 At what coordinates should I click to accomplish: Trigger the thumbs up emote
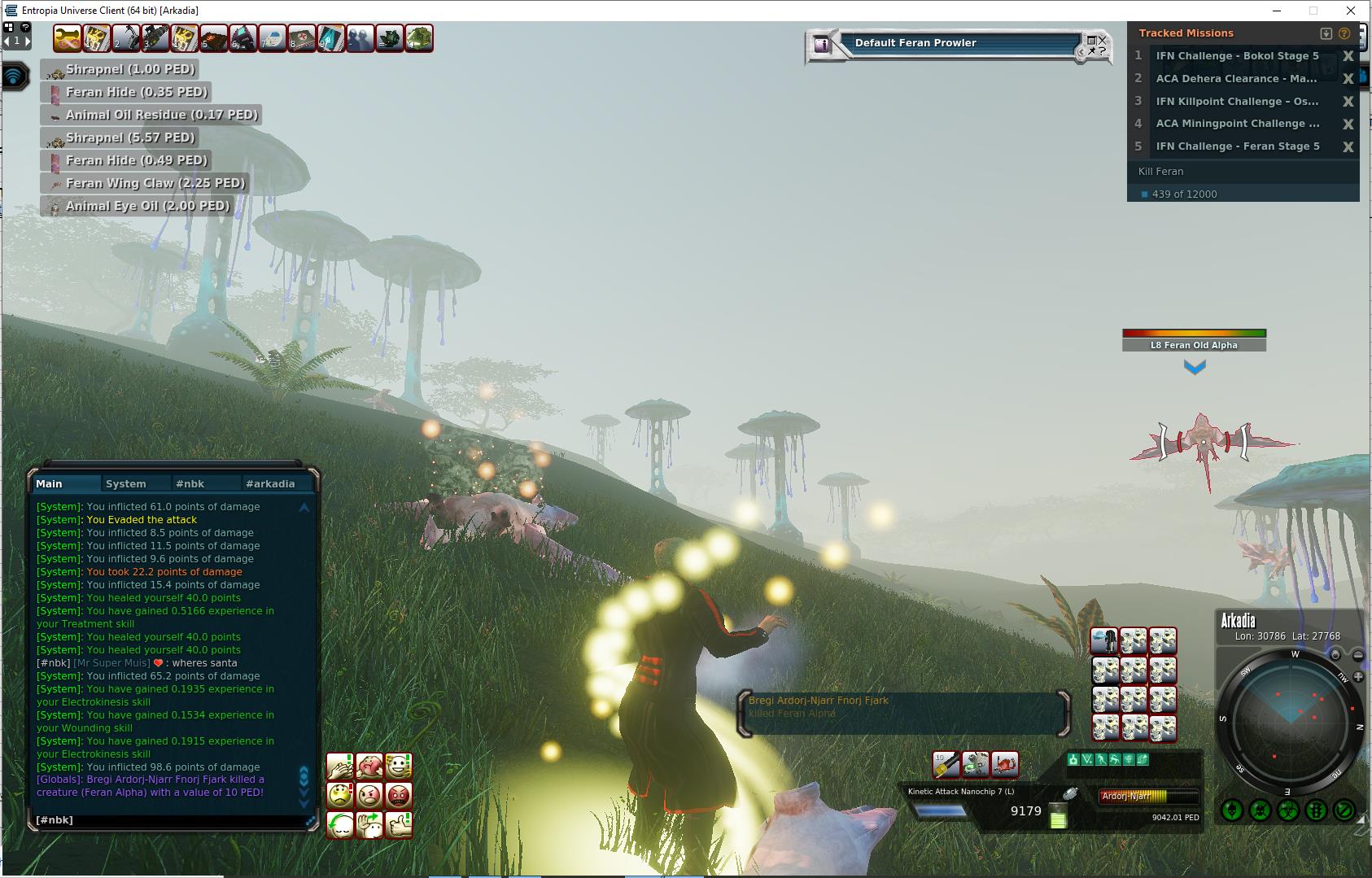point(399,824)
